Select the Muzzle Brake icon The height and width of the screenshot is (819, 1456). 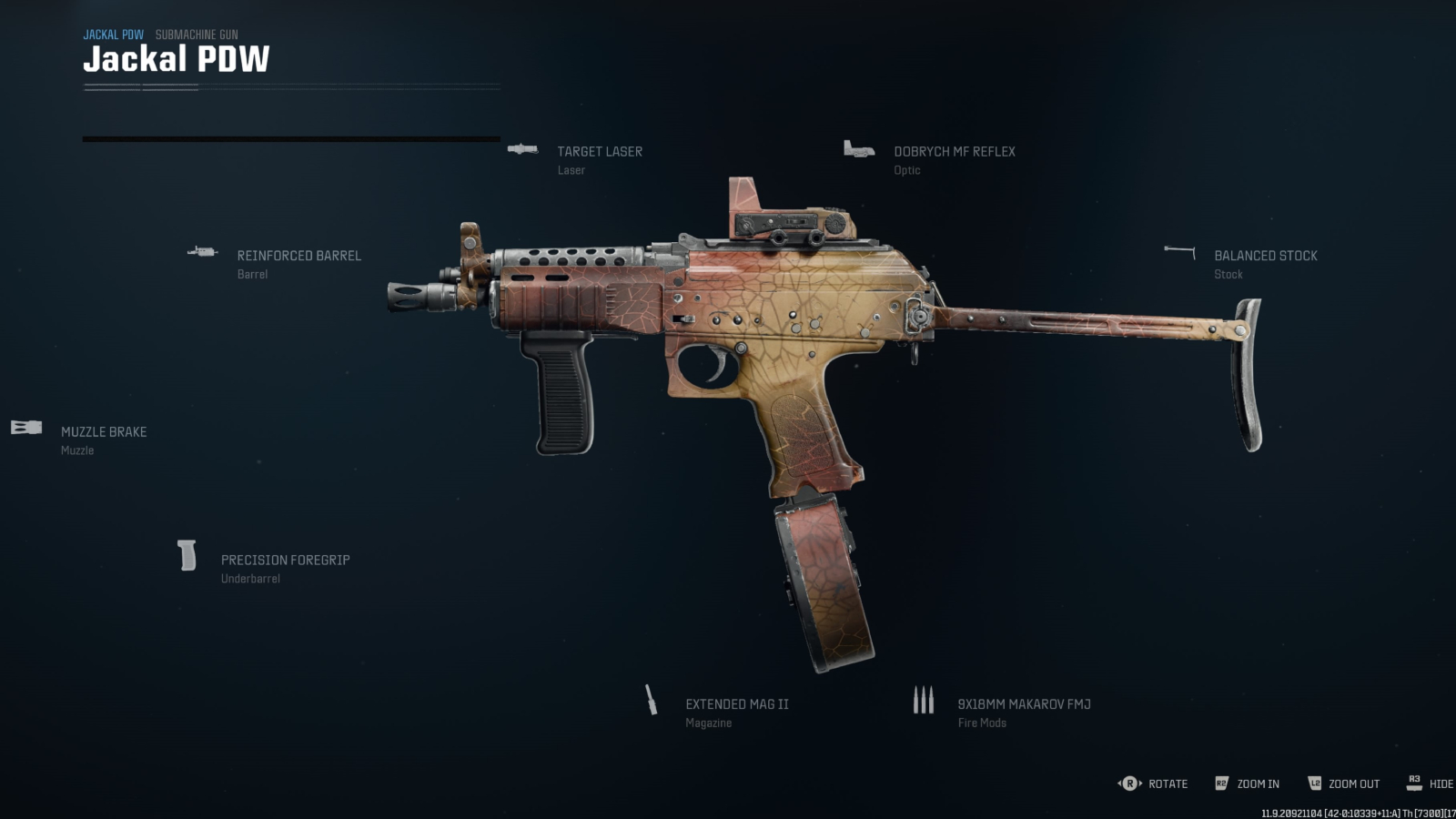coord(26,428)
